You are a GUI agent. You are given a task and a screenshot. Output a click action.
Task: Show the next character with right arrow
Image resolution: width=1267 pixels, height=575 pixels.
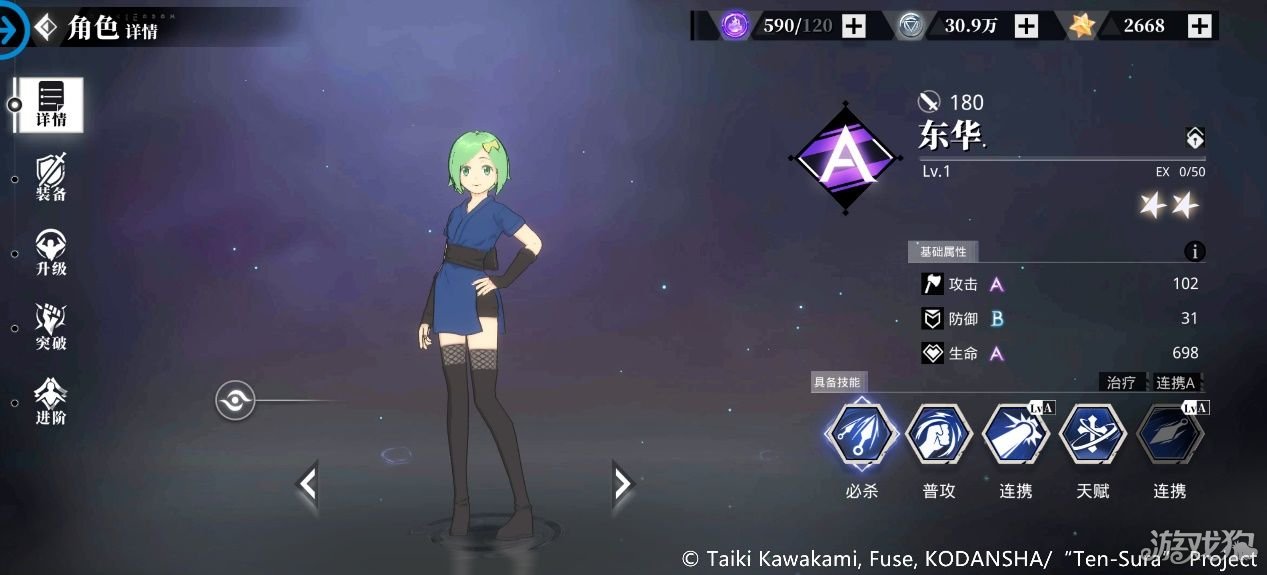coord(623,484)
